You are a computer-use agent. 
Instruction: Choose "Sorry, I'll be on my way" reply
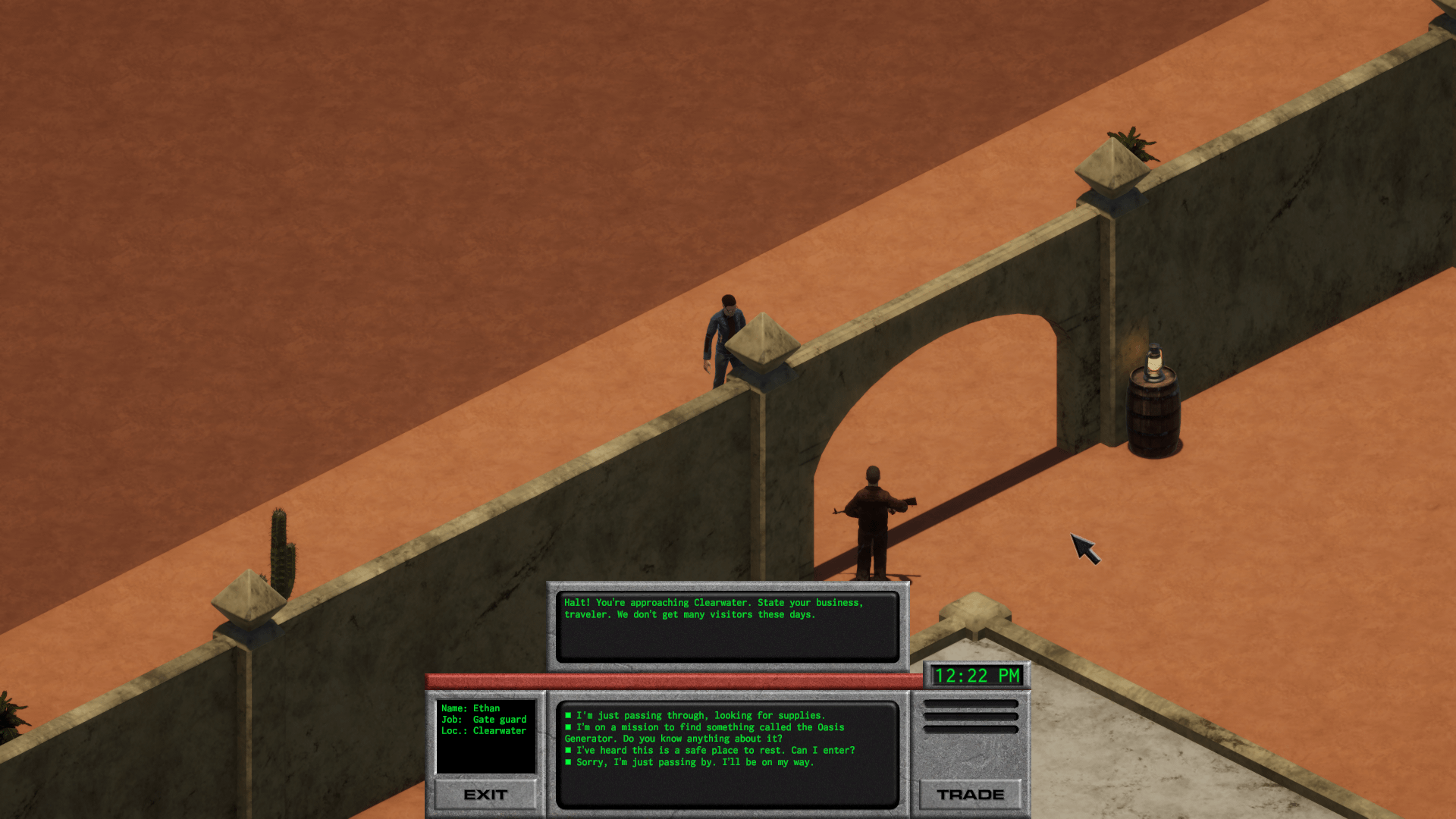click(x=694, y=762)
